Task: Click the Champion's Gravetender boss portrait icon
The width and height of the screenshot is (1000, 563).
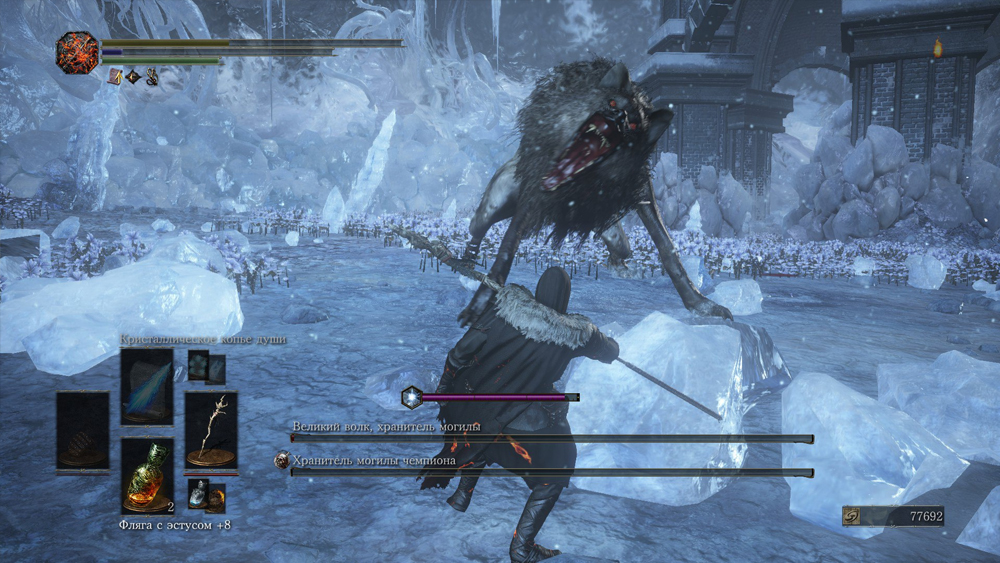Action: pos(282,461)
